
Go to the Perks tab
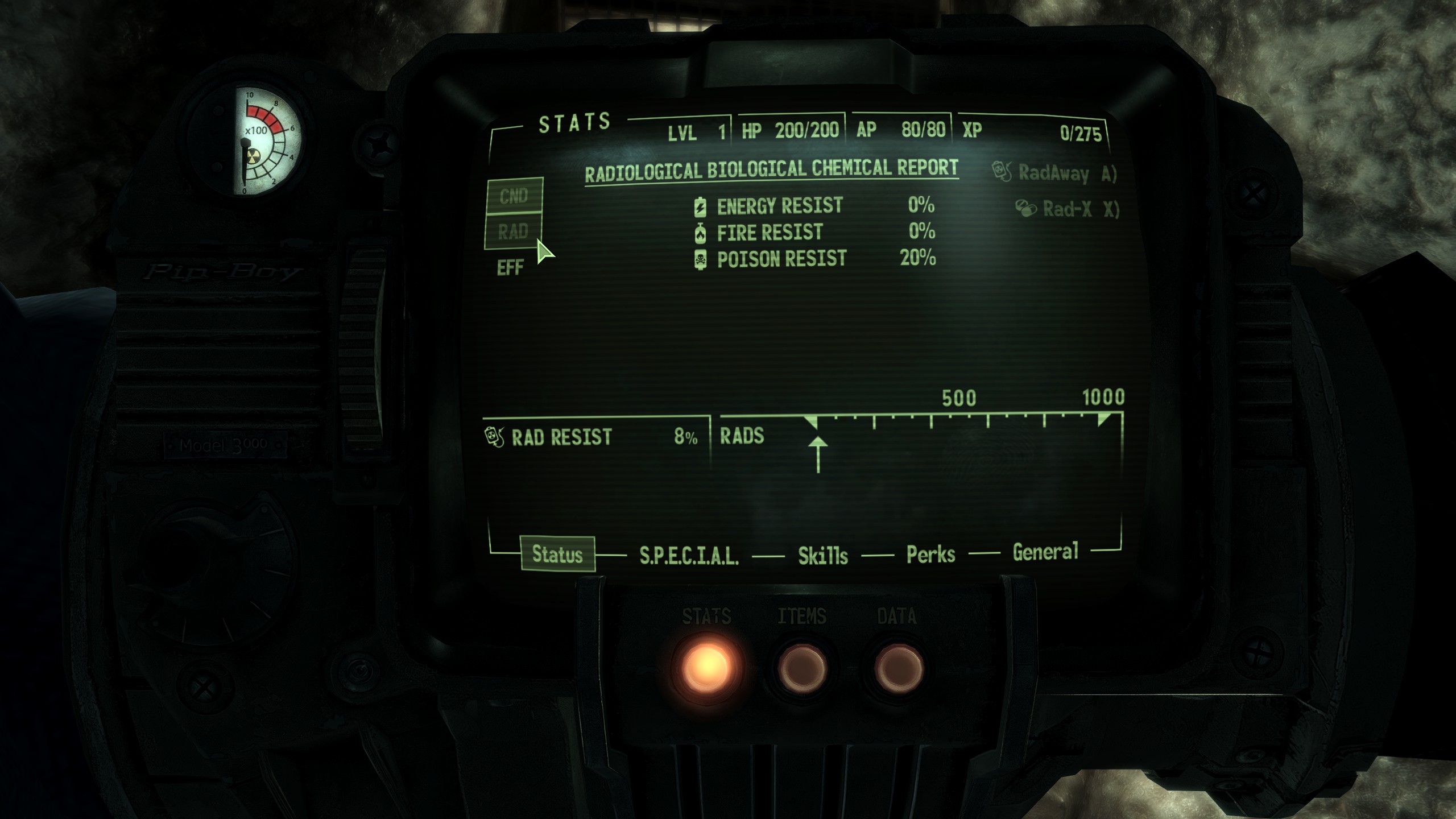click(930, 554)
